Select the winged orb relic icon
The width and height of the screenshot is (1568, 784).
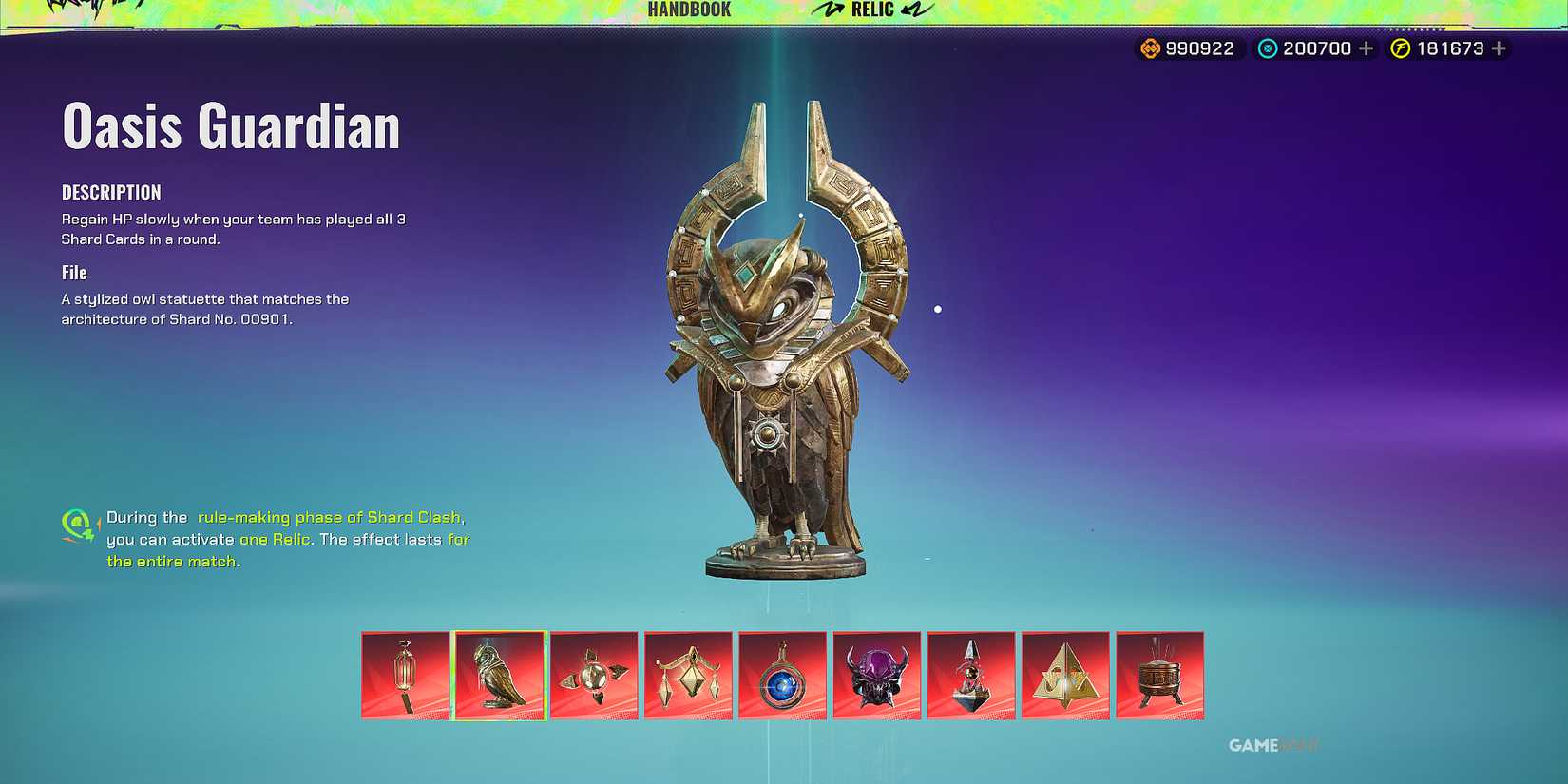[x=594, y=676]
